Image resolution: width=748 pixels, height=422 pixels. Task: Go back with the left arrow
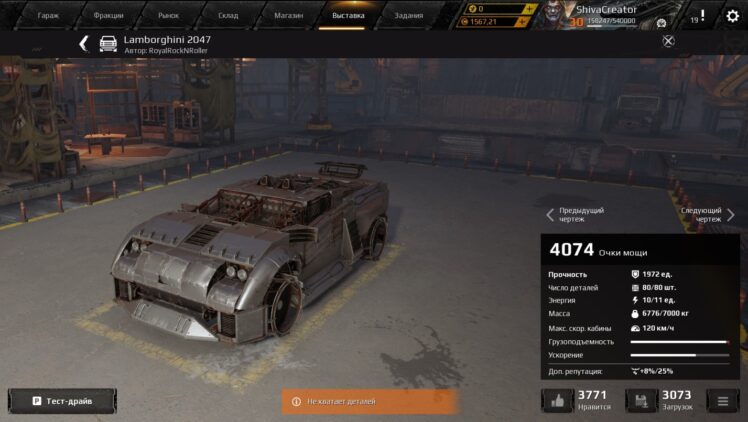click(84, 44)
